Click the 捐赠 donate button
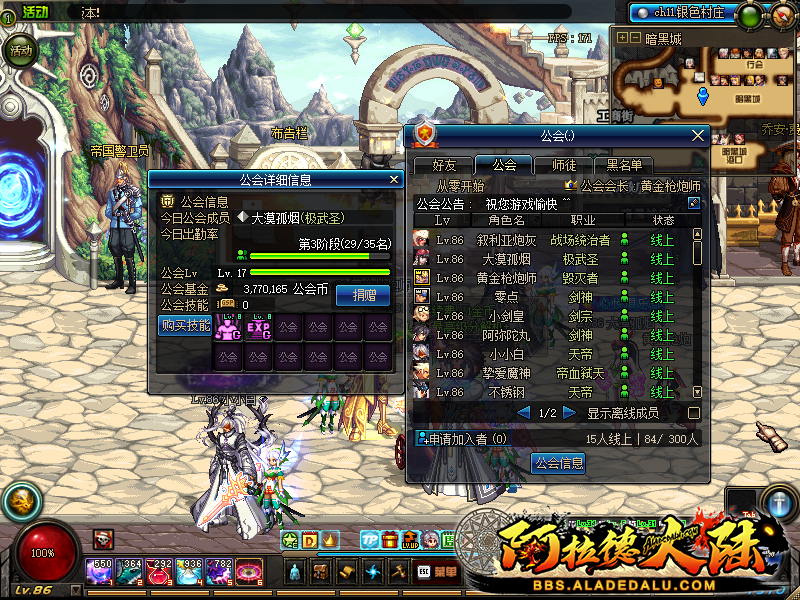The height and width of the screenshot is (600, 800). tap(363, 295)
